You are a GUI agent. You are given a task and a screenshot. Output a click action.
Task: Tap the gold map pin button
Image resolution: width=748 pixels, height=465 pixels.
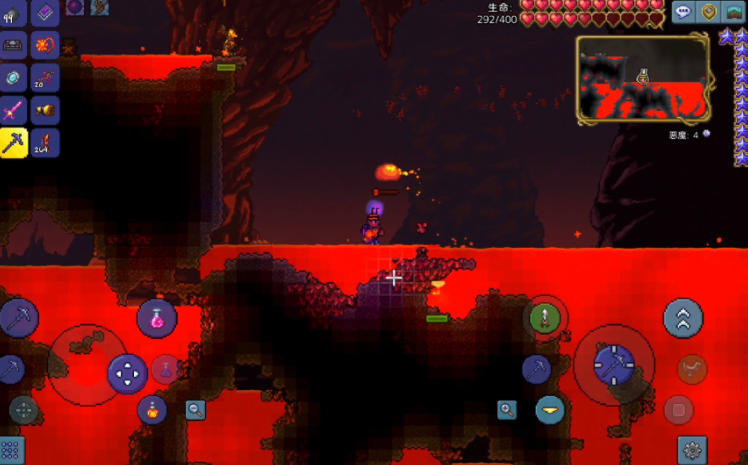point(708,13)
